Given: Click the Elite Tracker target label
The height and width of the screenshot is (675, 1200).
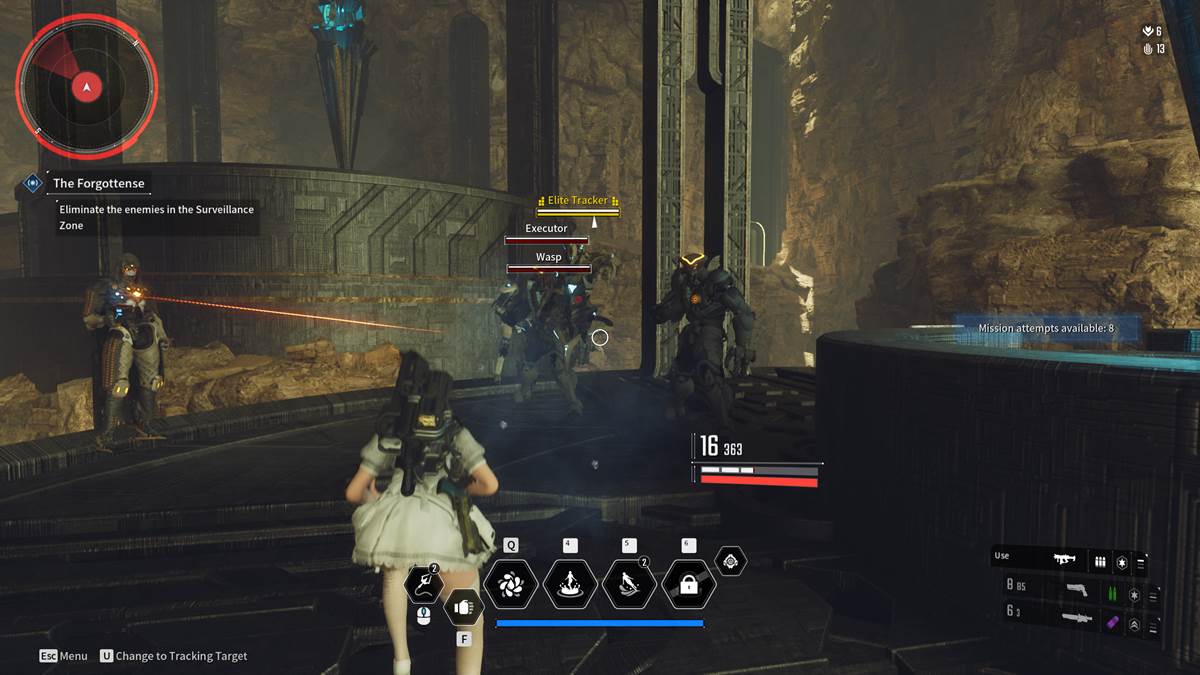Looking at the screenshot, I should tap(578, 201).
